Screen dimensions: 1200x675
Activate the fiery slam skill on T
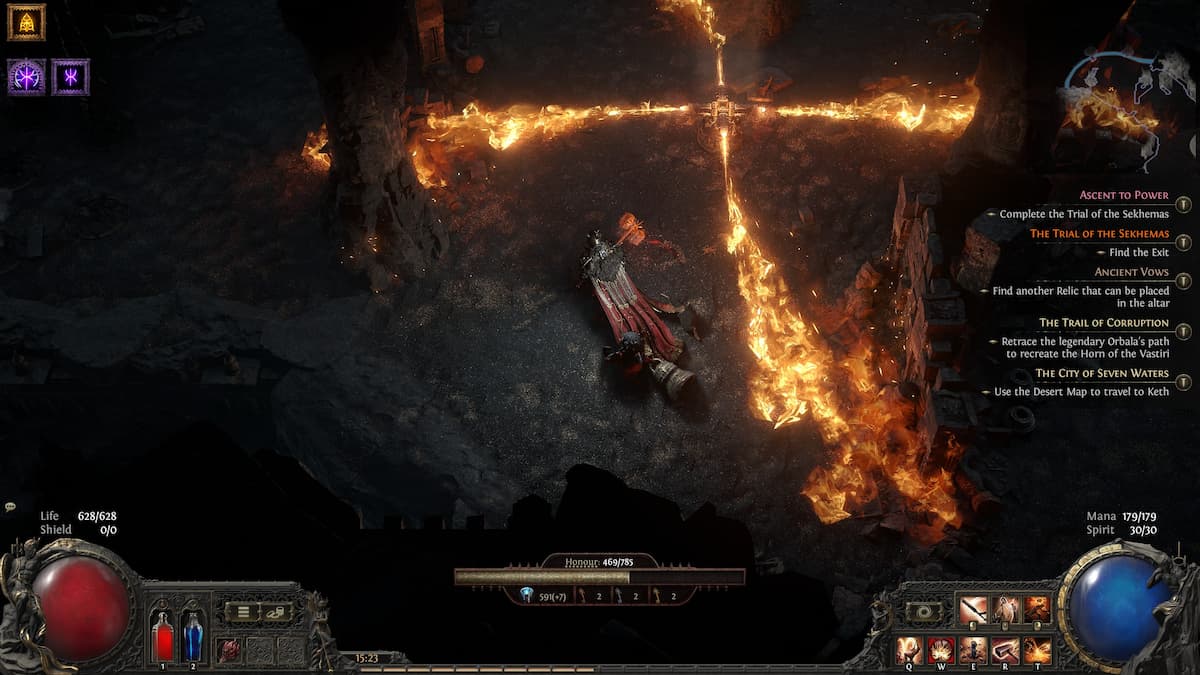(x=1037, y=650)
